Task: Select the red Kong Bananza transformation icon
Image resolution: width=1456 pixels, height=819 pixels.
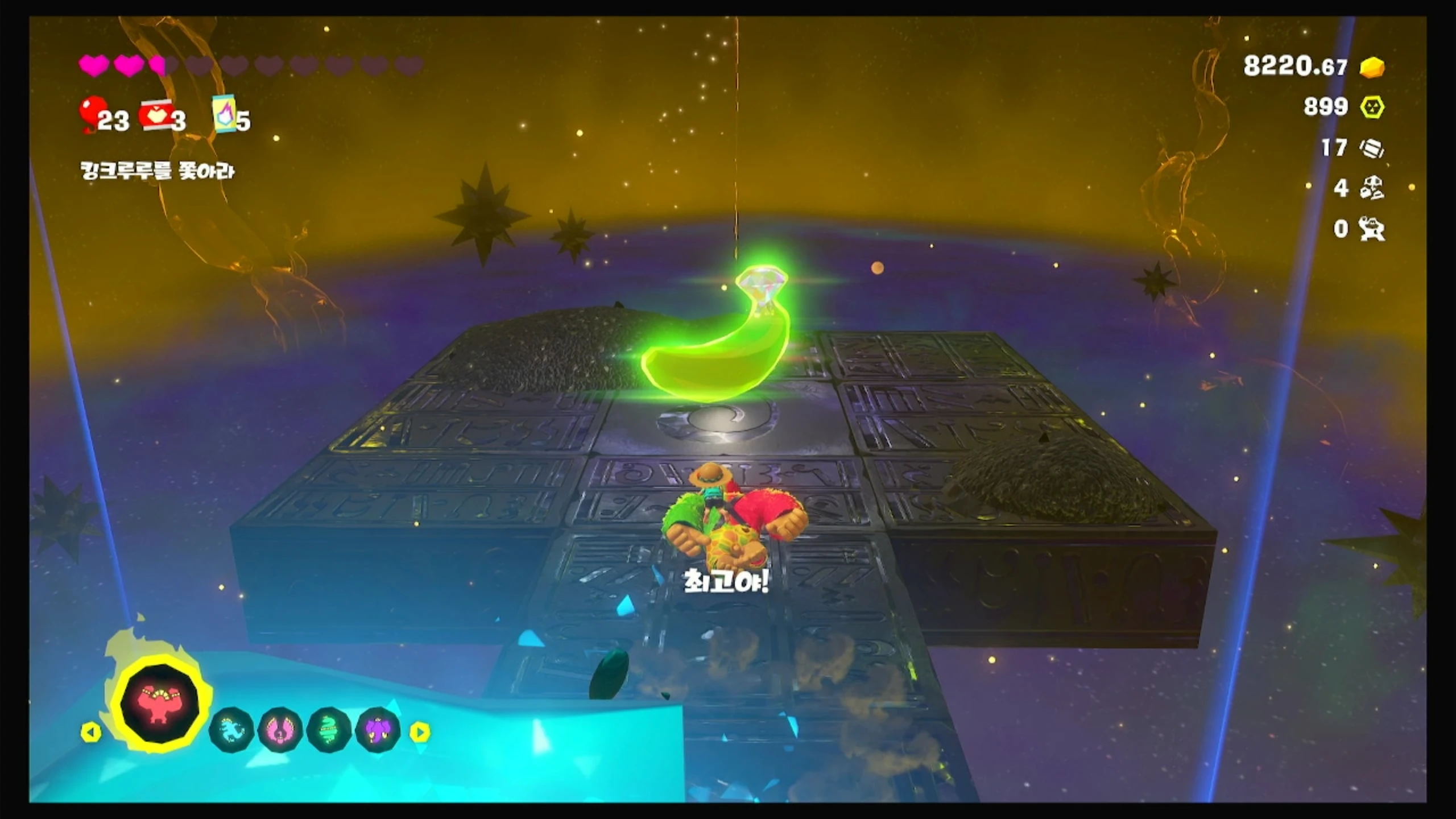Action: 160,704
